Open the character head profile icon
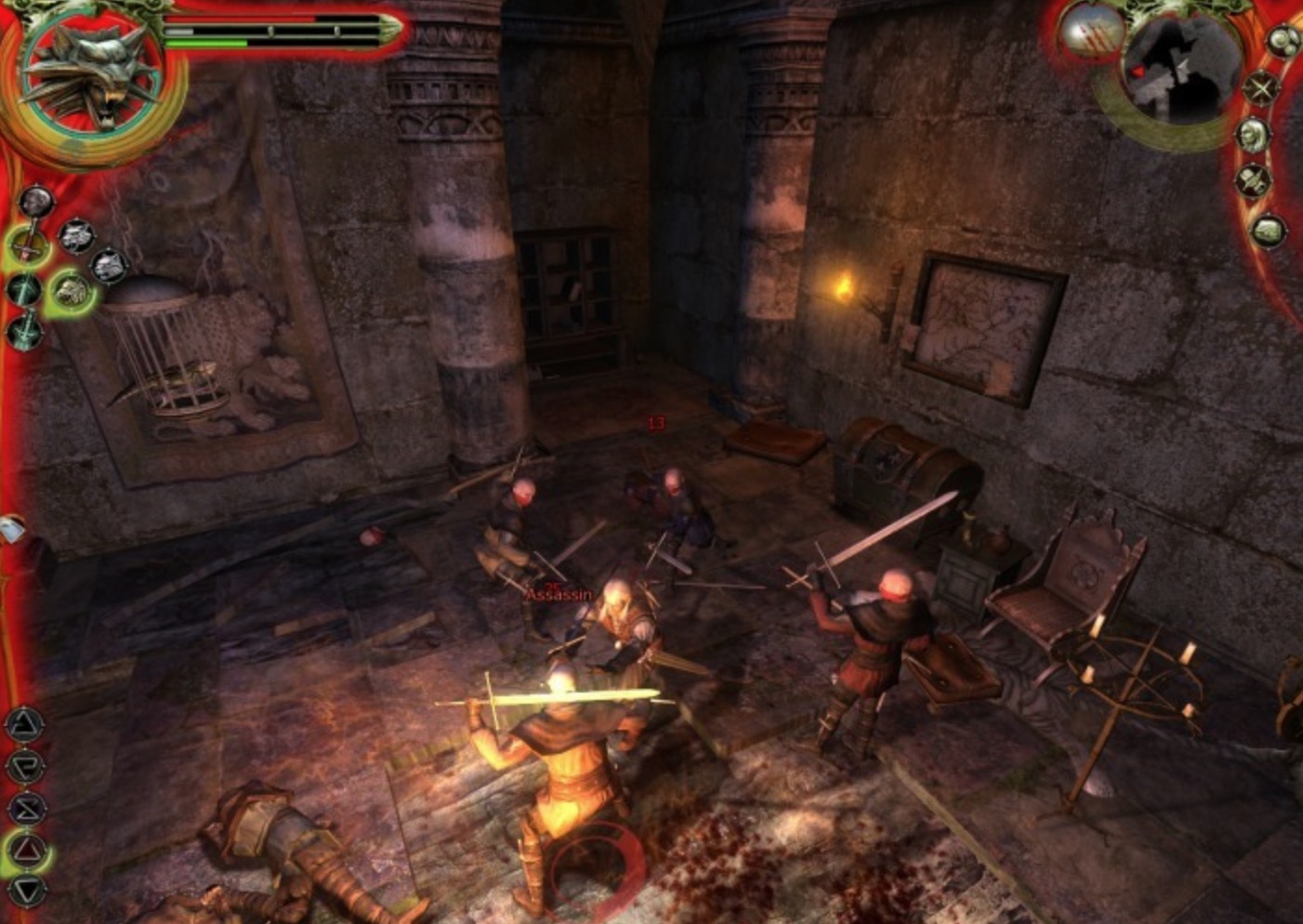This screenshot has height=924, width=1303. point(1254,135)
